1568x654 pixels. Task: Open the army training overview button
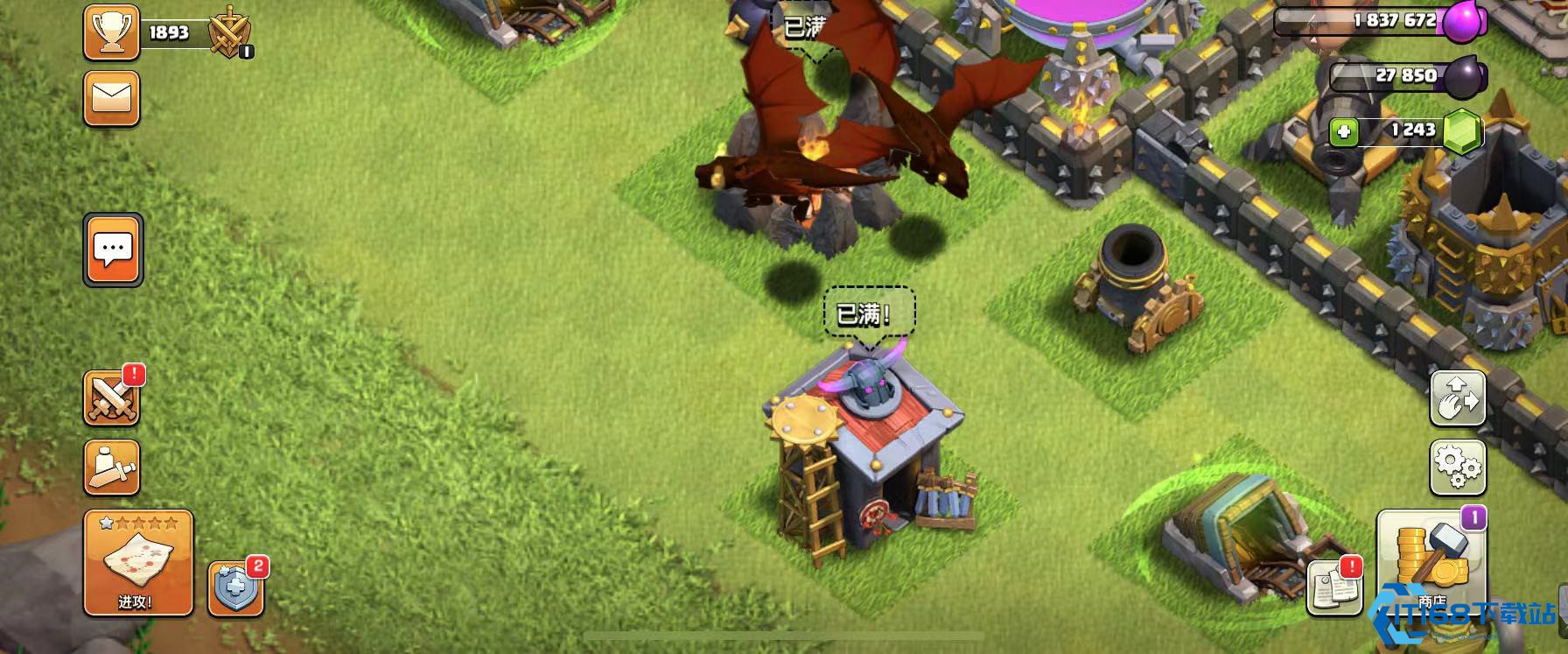click(x=112, y=468)
